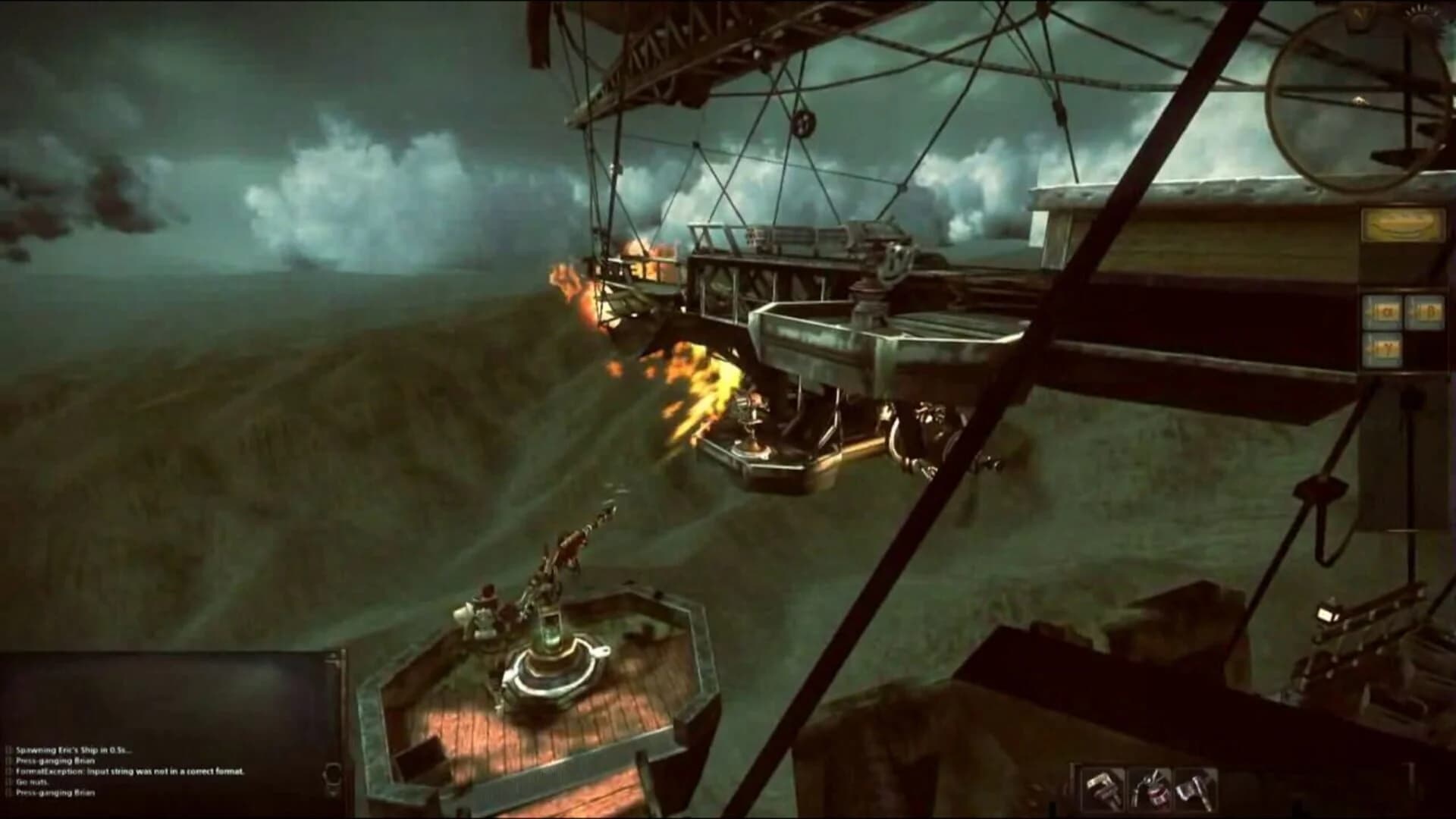
Task: Expand the V indicator at the top right corner
Action: 1359,13
